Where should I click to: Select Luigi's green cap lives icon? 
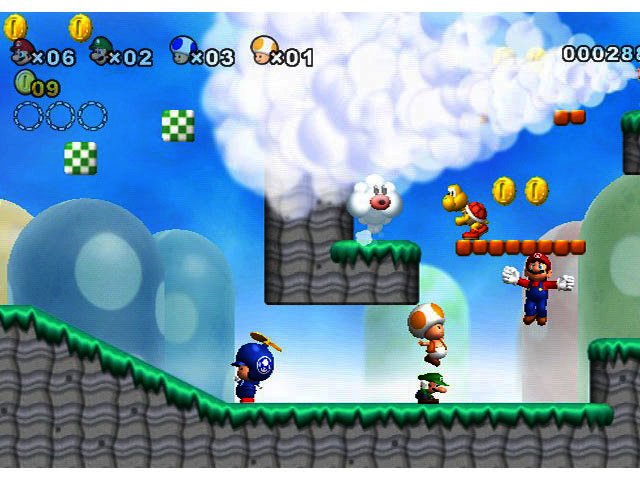click(x=101, y=51)
